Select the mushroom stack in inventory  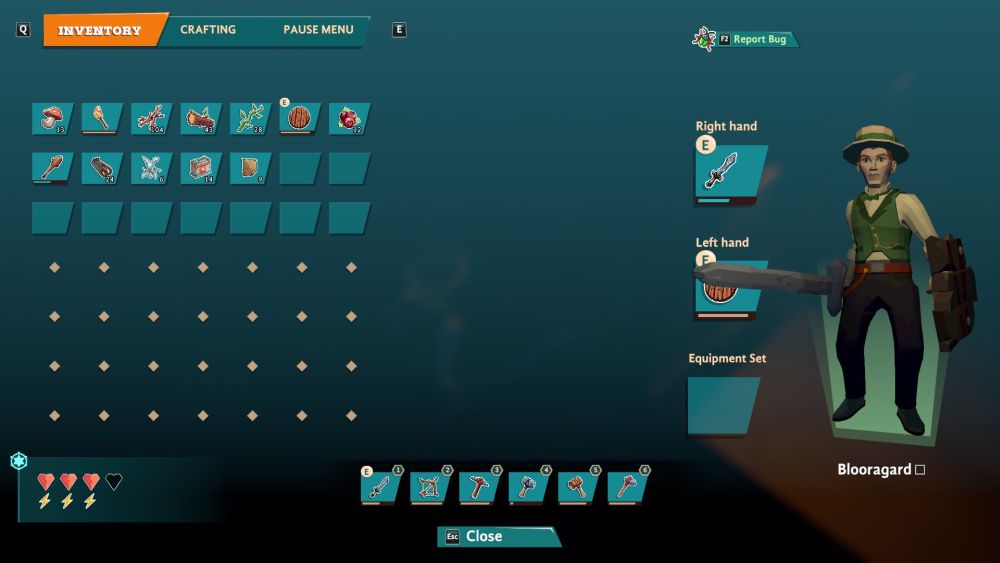point(53,119)
